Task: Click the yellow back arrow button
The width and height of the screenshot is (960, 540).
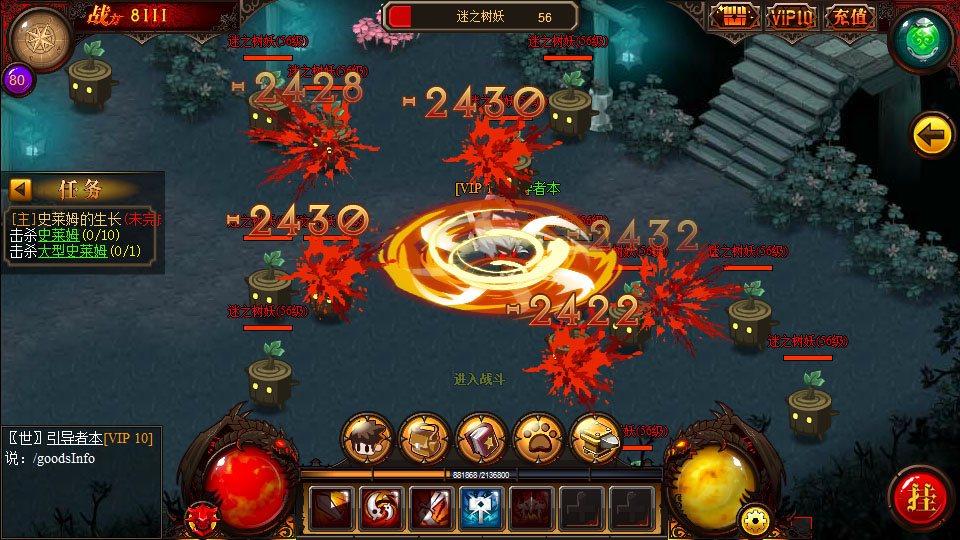Action: 932,135
